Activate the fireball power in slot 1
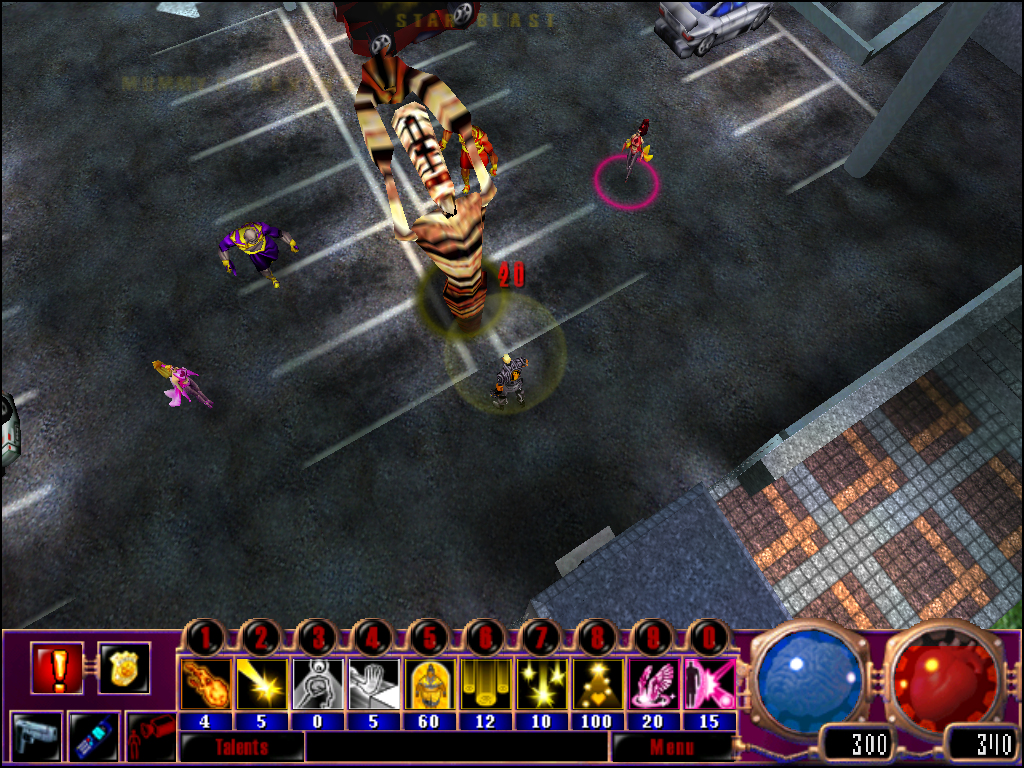Viewport: 1024px width, 768px height. point(205,684)
